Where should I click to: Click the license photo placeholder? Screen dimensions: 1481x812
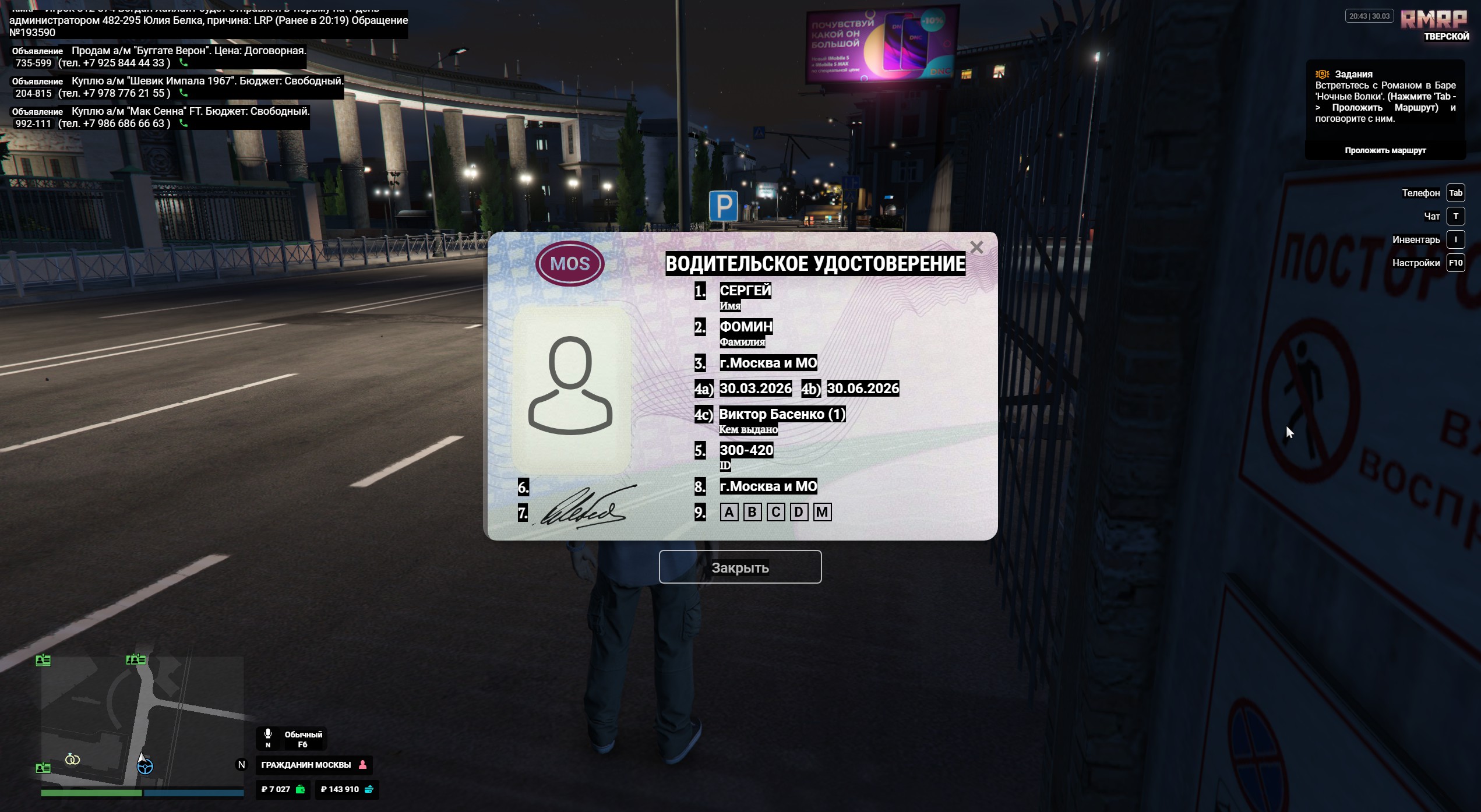click(x=570, y=387)
